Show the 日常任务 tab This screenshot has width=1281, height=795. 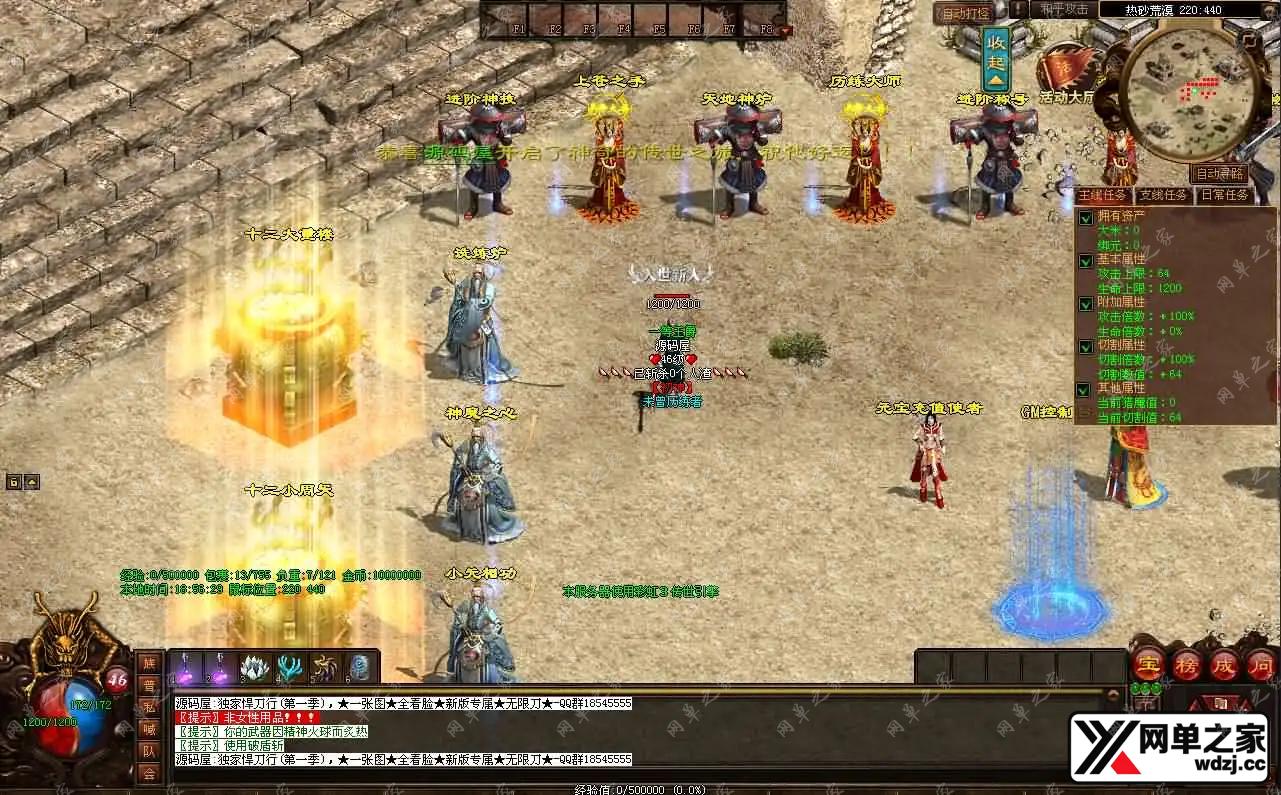1223,195
